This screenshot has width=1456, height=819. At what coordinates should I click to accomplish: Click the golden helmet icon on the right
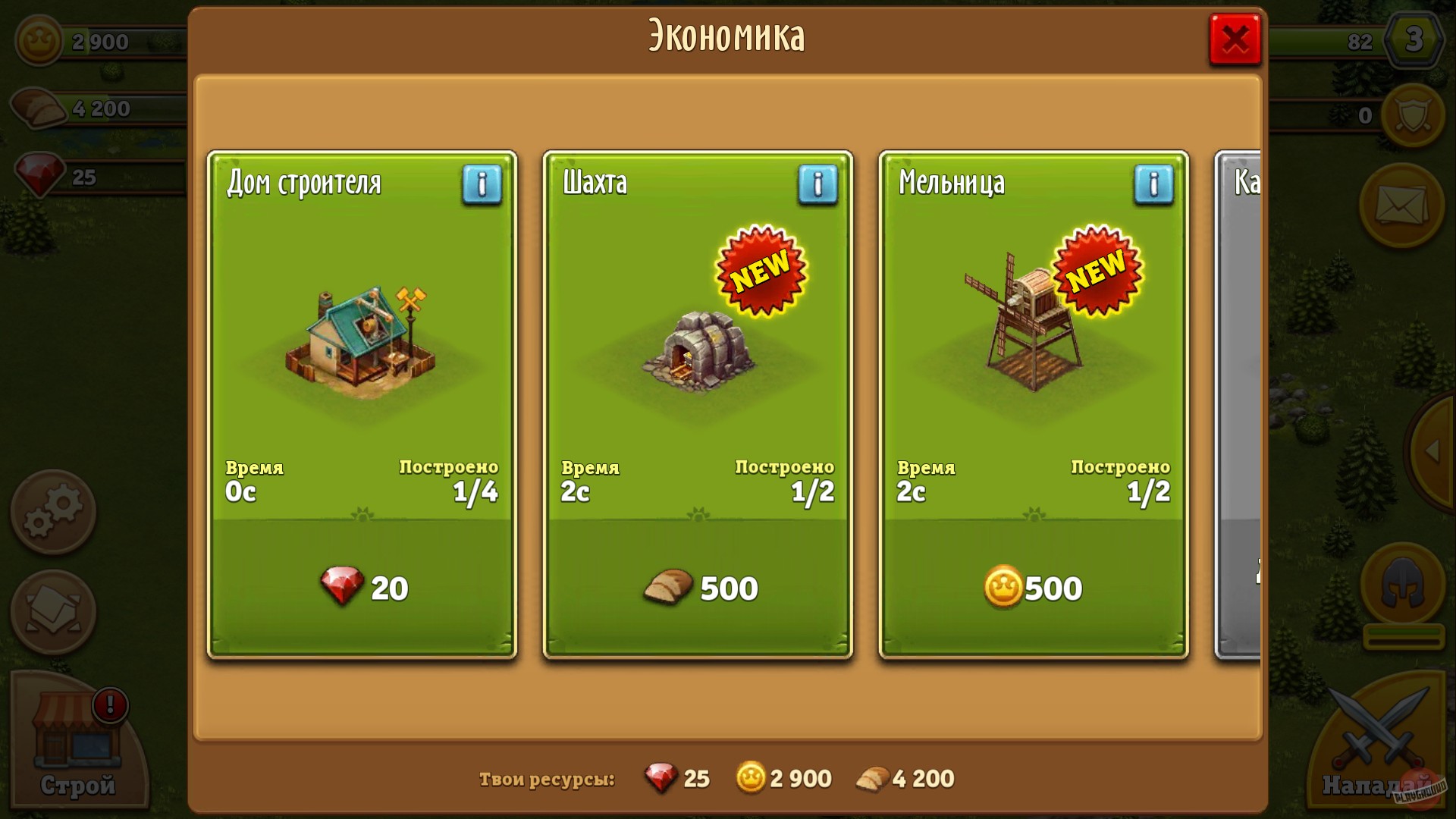(x=1402, y=580)
